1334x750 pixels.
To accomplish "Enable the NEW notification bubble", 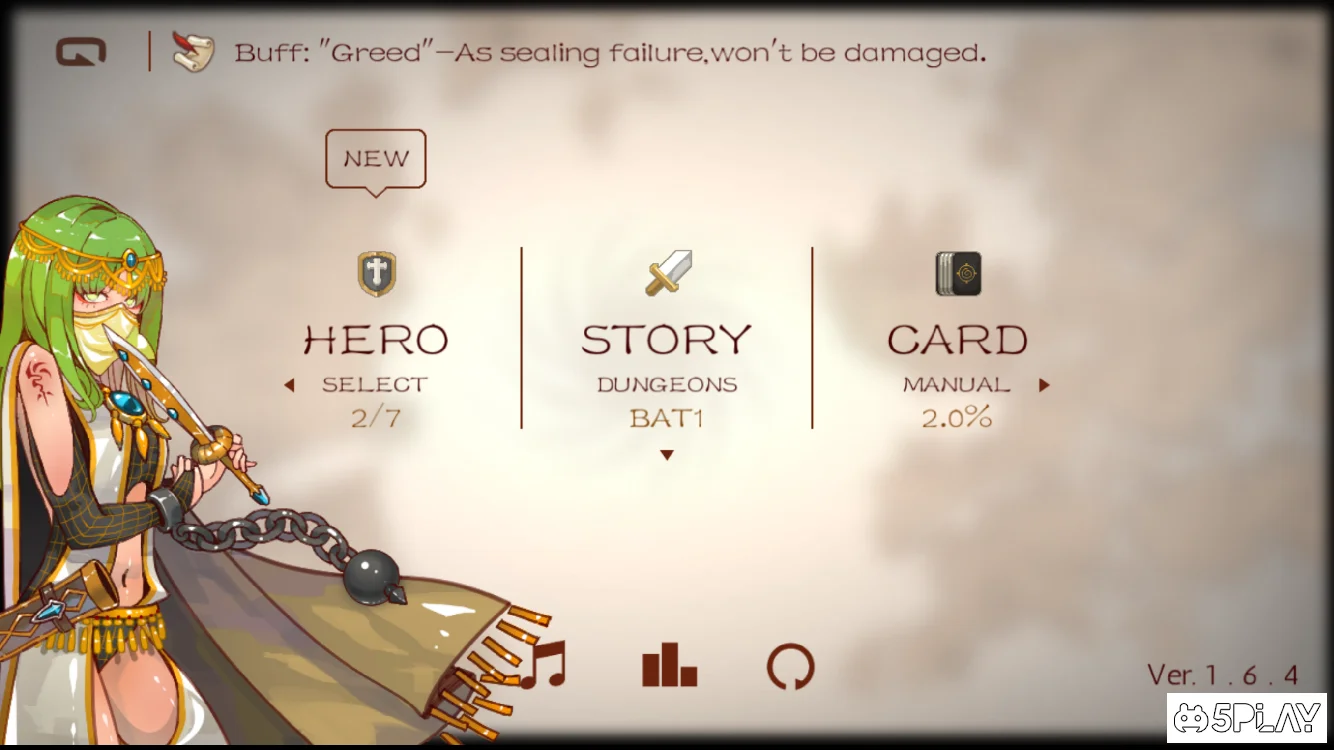I will (375, 158).
